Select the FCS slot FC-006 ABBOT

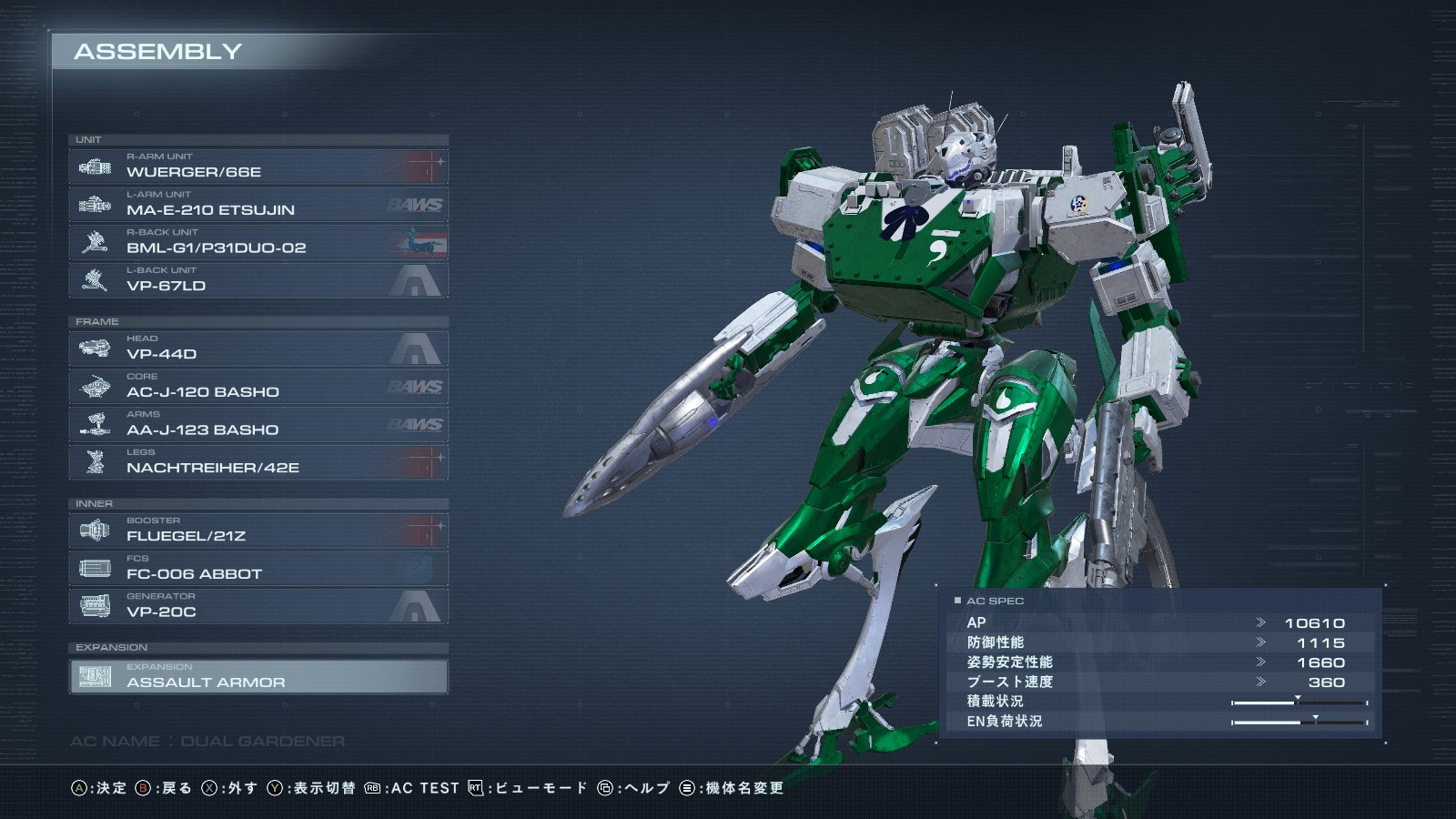click(x=258, y=569)
